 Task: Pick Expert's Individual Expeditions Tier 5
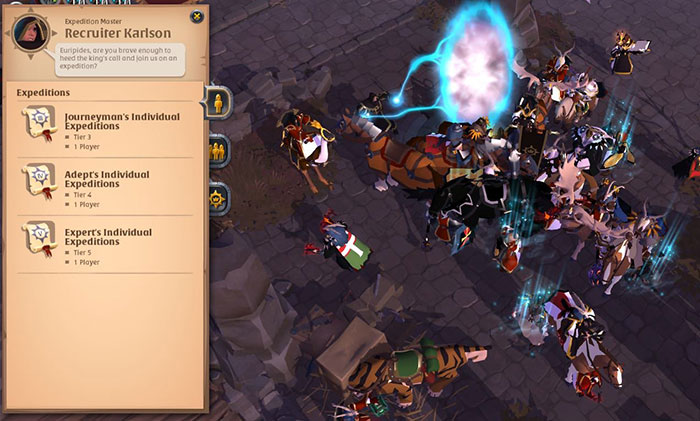click(107, 244)
